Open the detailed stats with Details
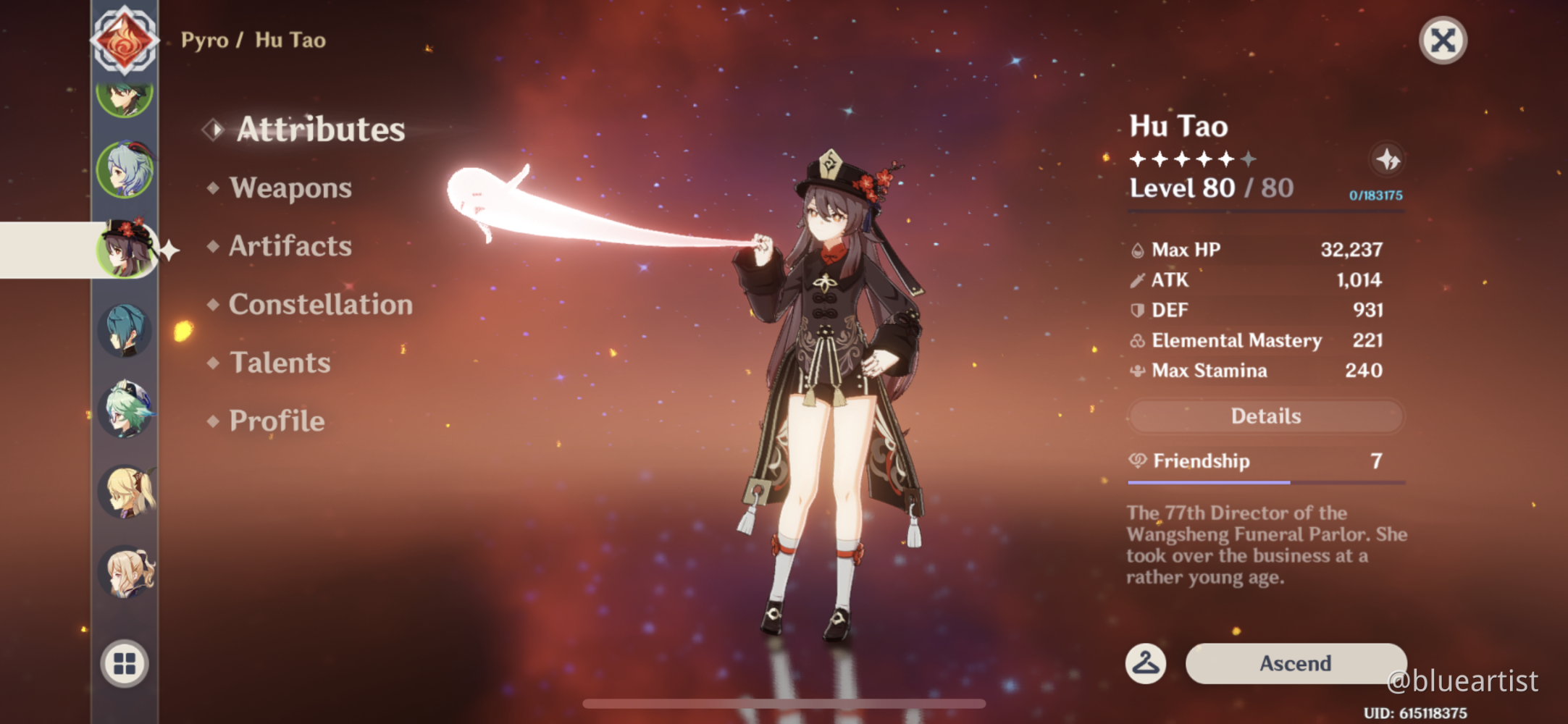This screenshot has height=724, width=1568. point(1265,416)
